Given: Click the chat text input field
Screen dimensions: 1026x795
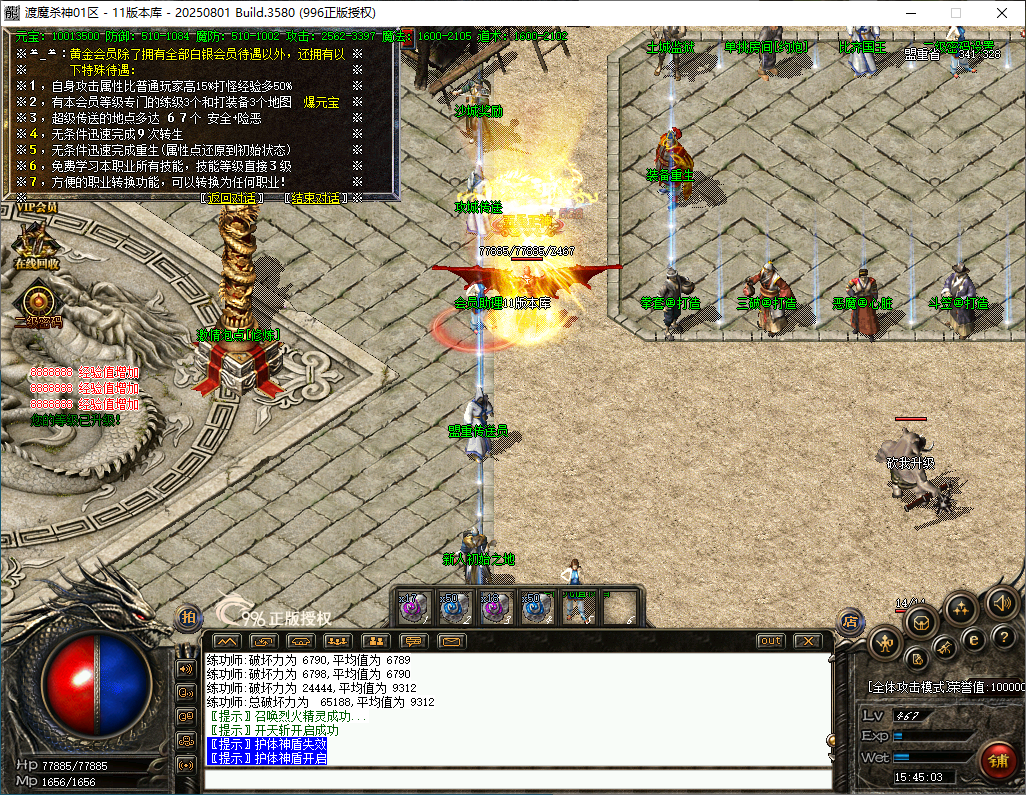Looking at the screenshot, I should [515, 779].
